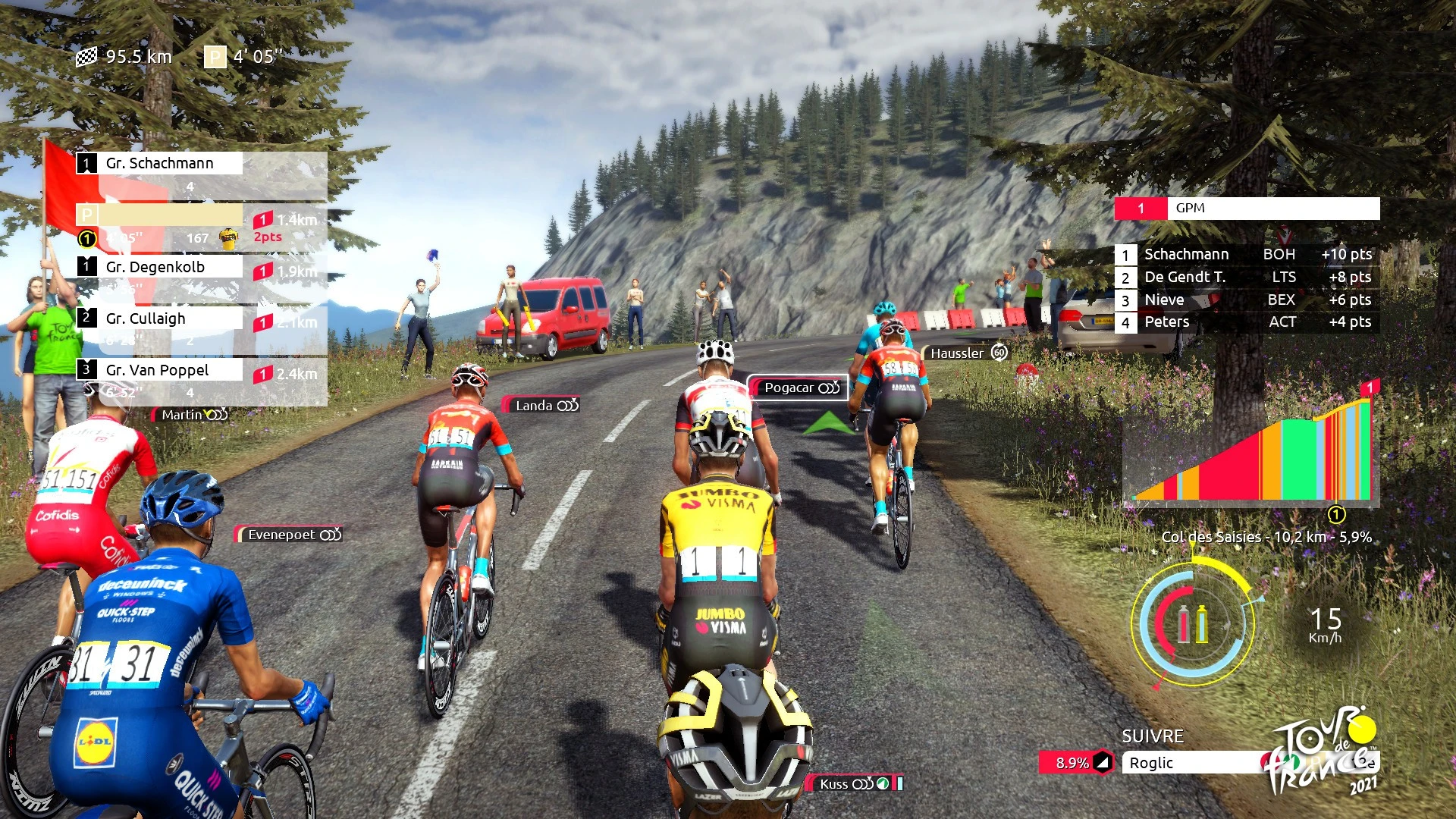Open the GPM classification header
The image size is (1456, 819).
(x=1247, y=209)
